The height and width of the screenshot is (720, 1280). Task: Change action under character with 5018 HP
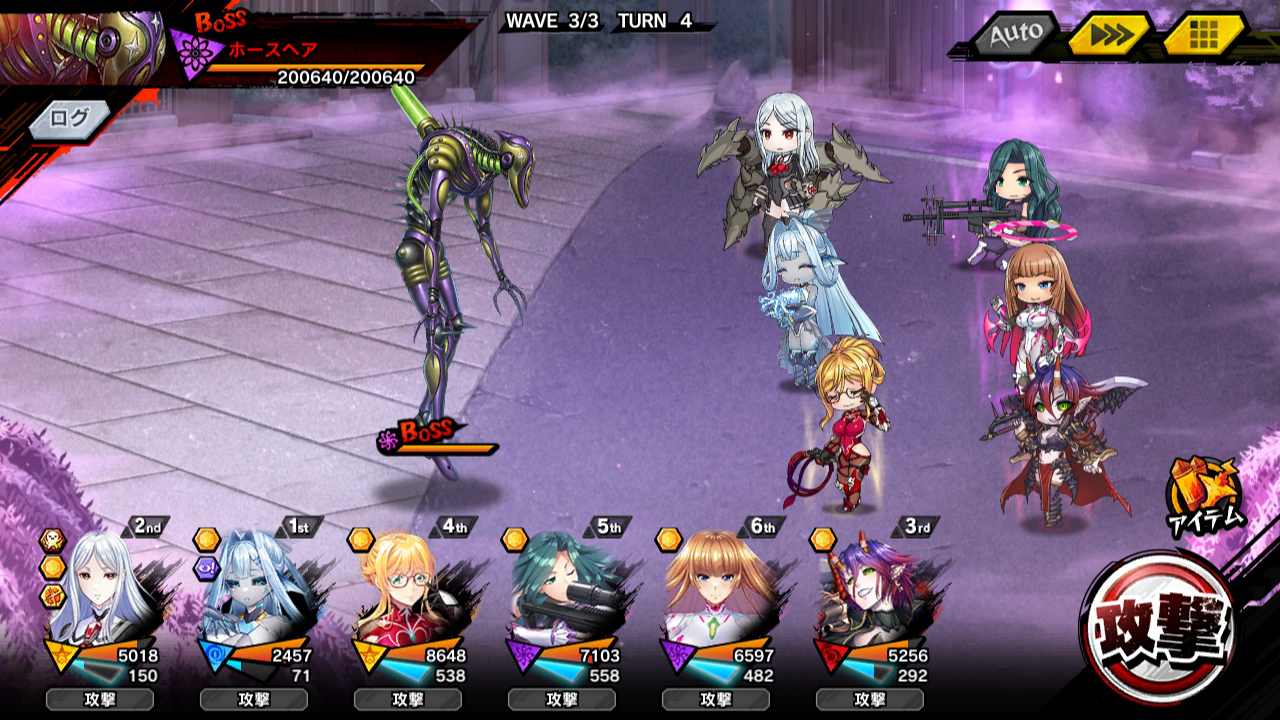point(100,699)
